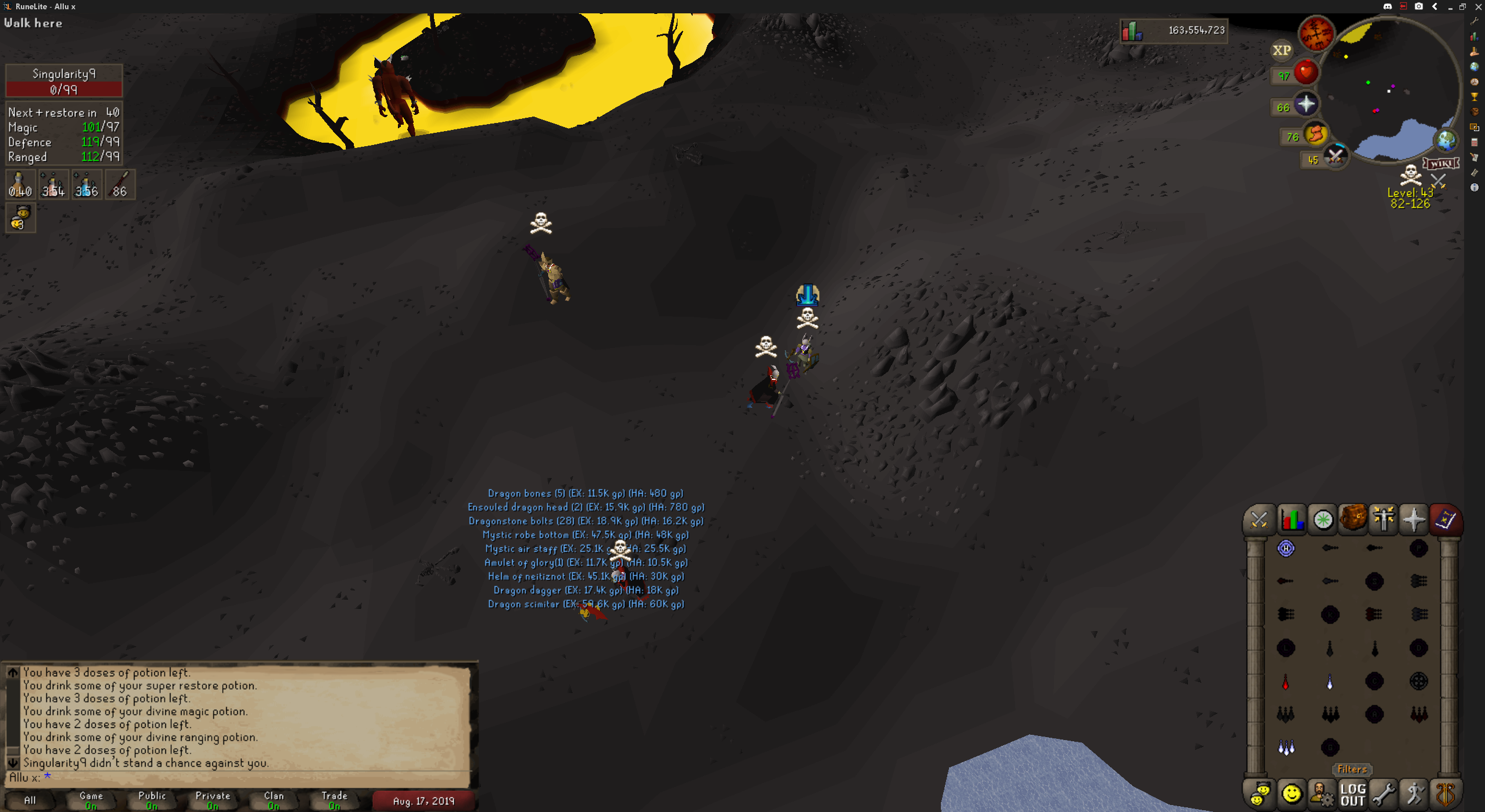Viewport: 1485px width, 812px height.
Task: Switch chat to the Trade tab
Action: tap(334, 800)
